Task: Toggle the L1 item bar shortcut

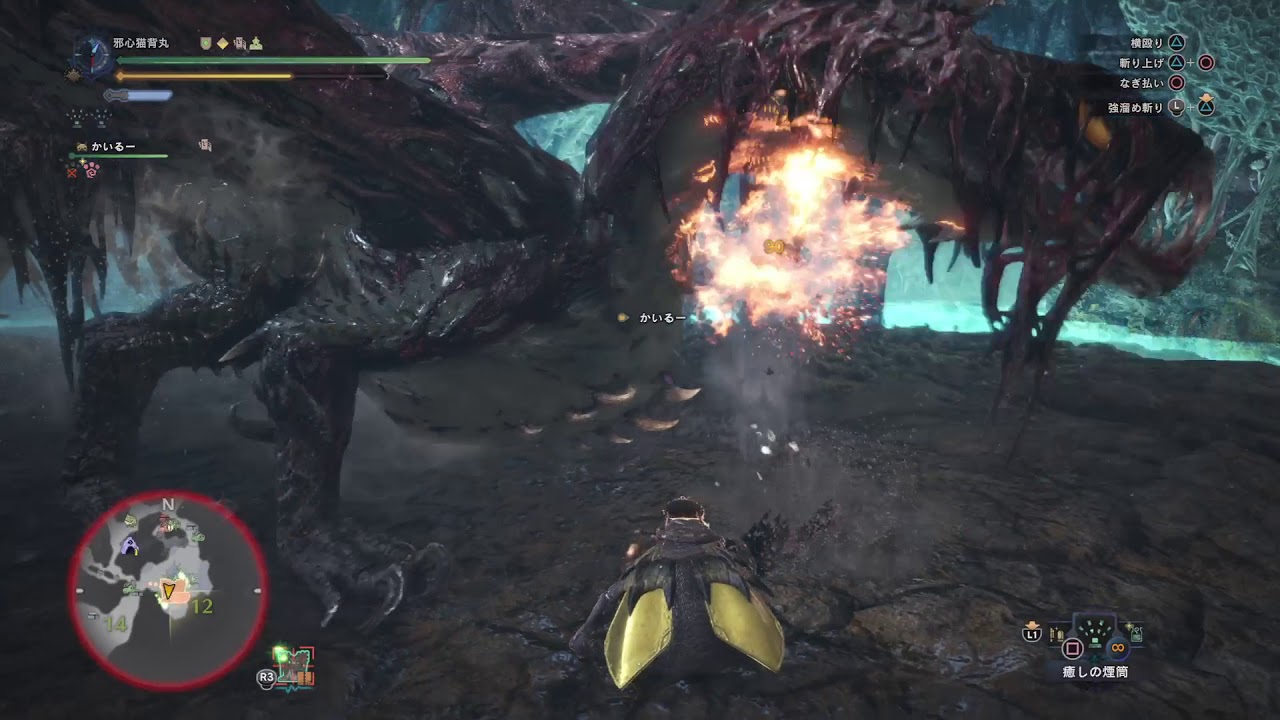Action: [x=1032, y=634]
